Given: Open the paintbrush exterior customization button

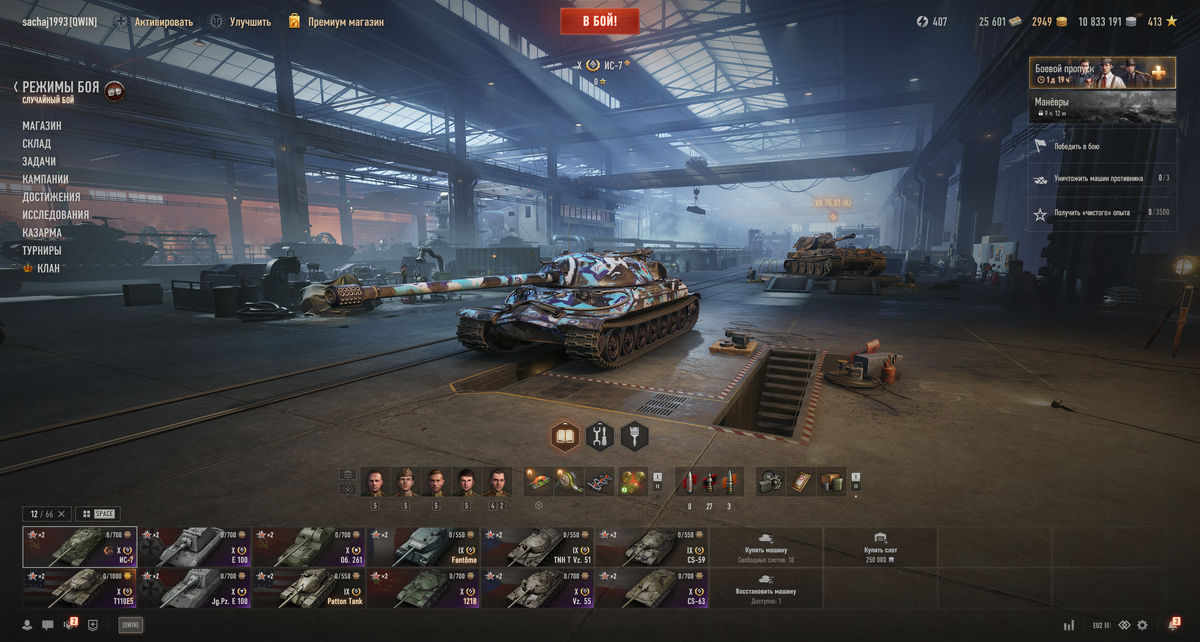Looking at the screenshot, I should 634,436.
